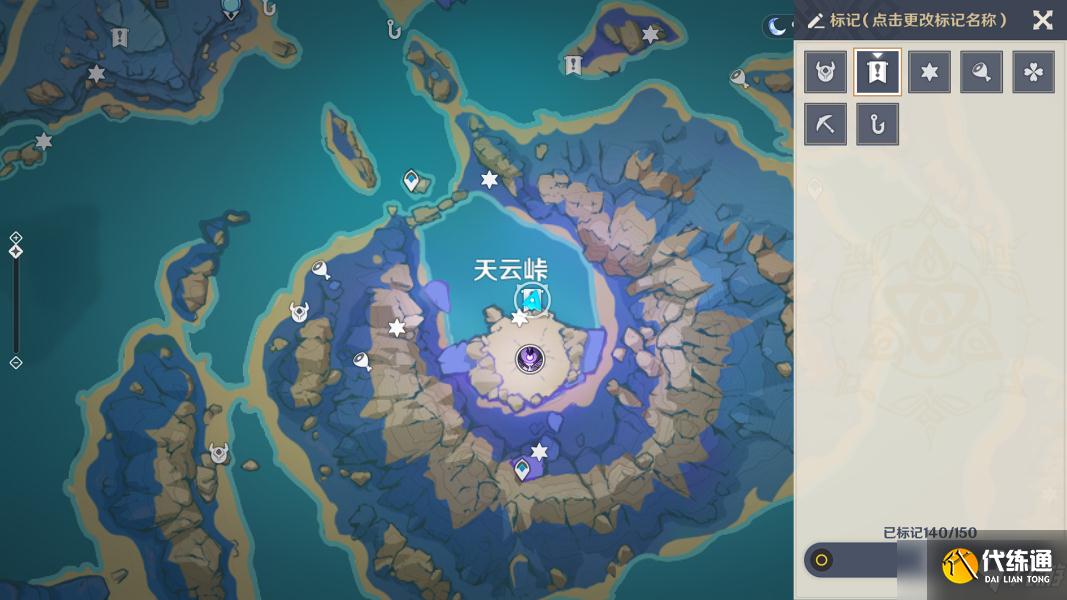
Task: Confirm marker with the yellow circle button
Action: tap(822, 560)
